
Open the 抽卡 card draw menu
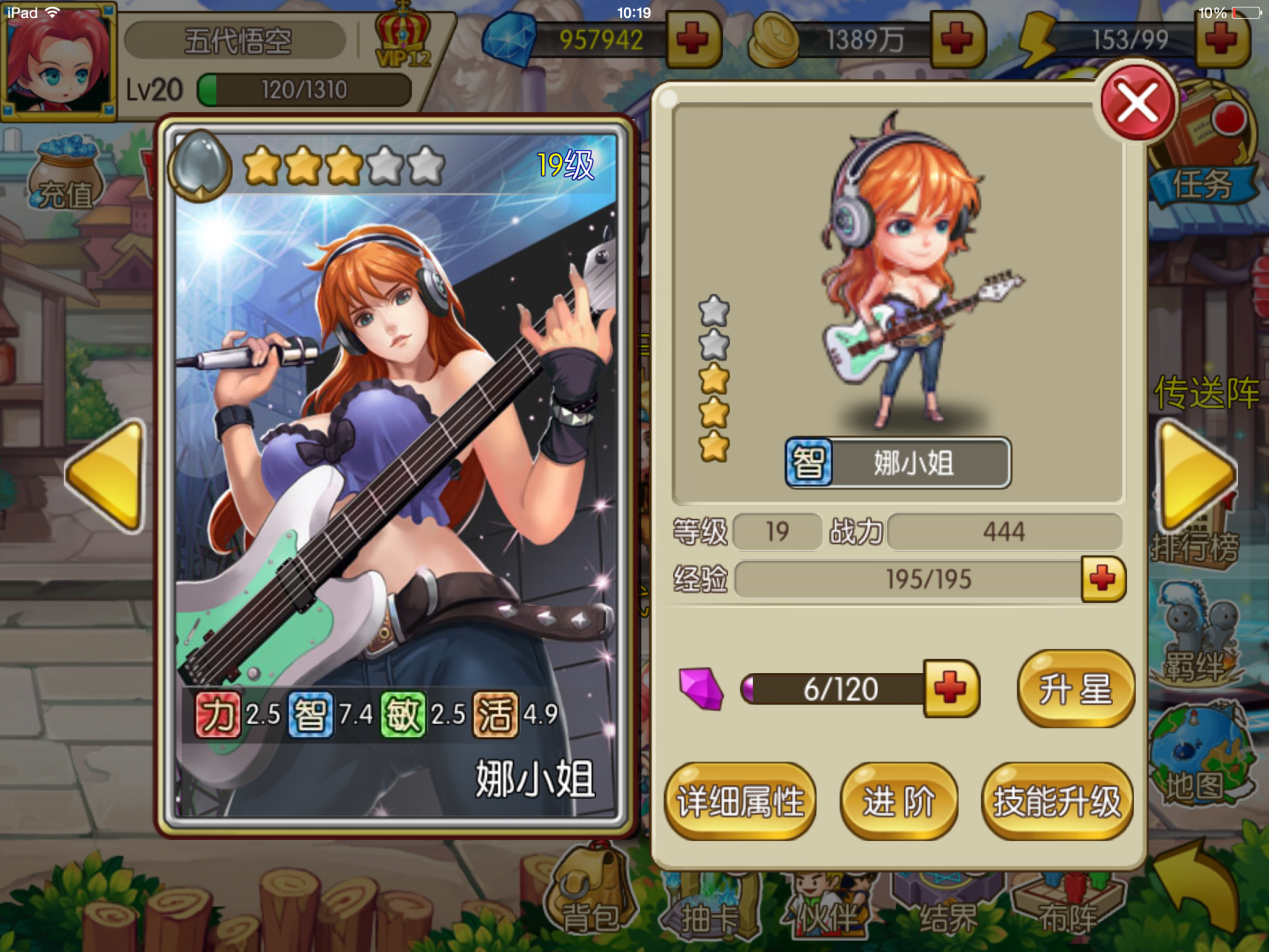(707, 900)
